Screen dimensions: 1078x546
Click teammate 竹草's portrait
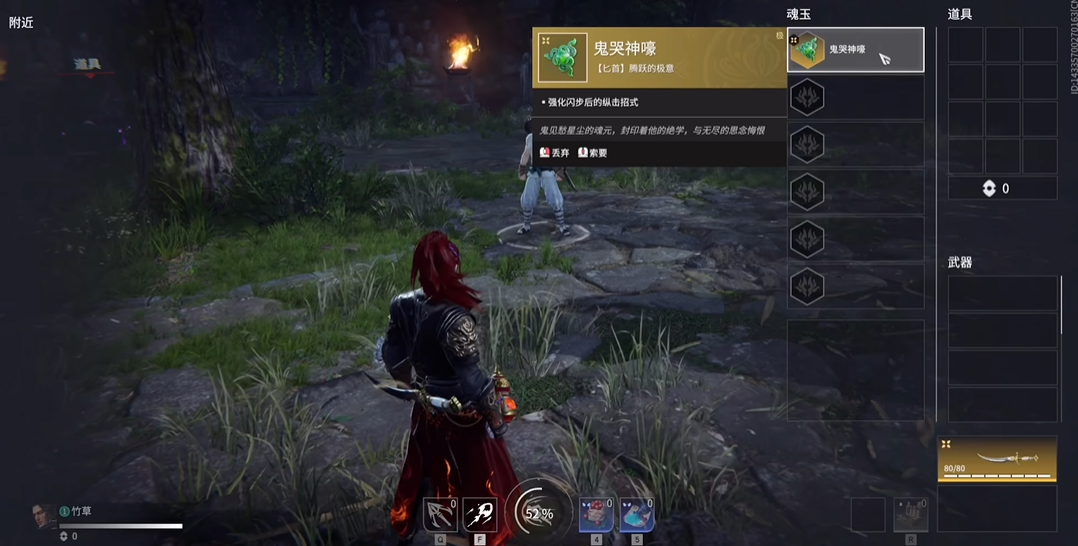(44, 516)
